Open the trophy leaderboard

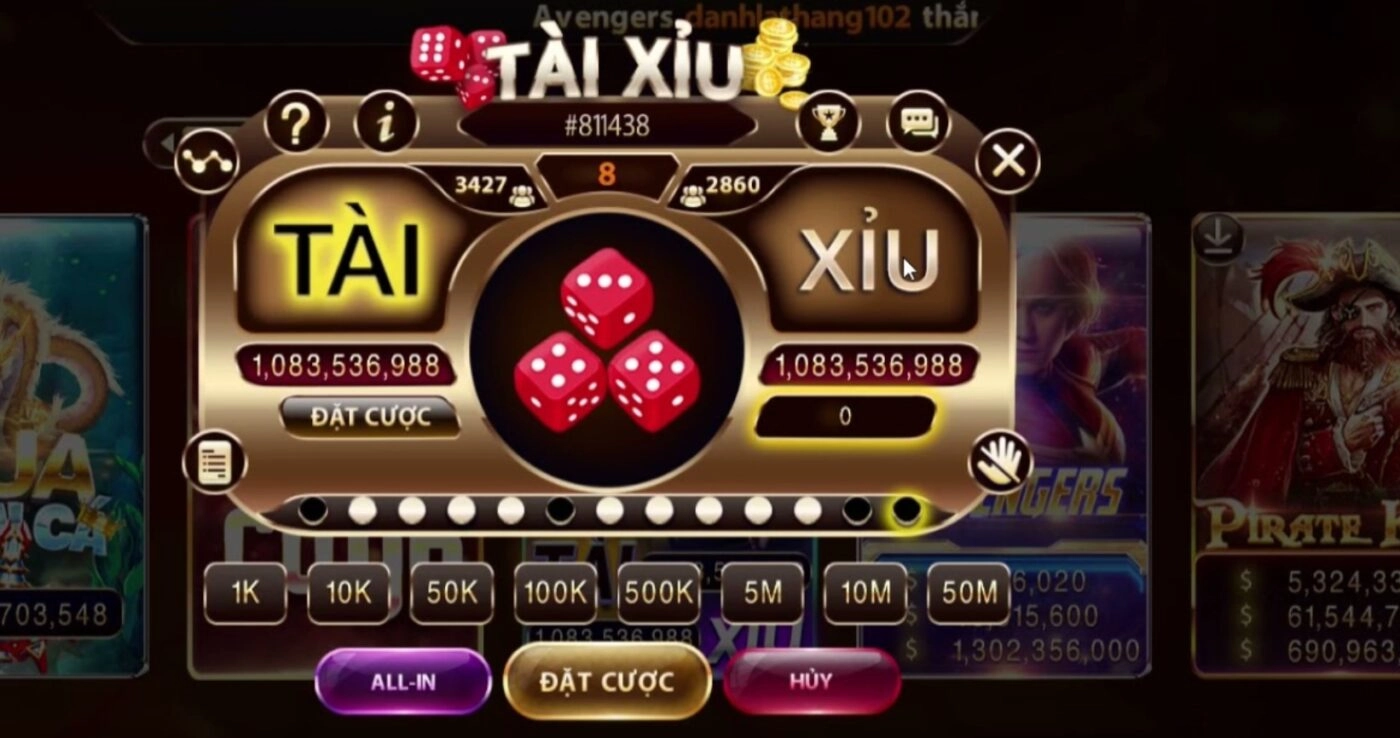(828, 124)
